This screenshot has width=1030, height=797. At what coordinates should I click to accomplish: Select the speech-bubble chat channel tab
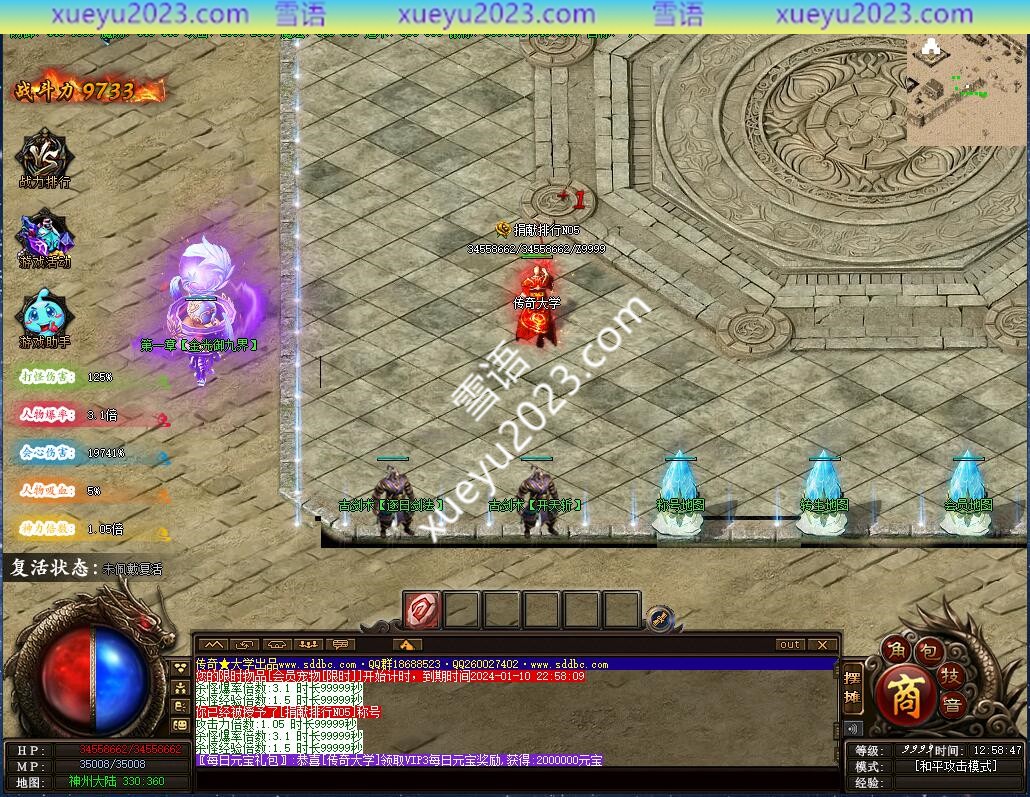click(341, 645)
